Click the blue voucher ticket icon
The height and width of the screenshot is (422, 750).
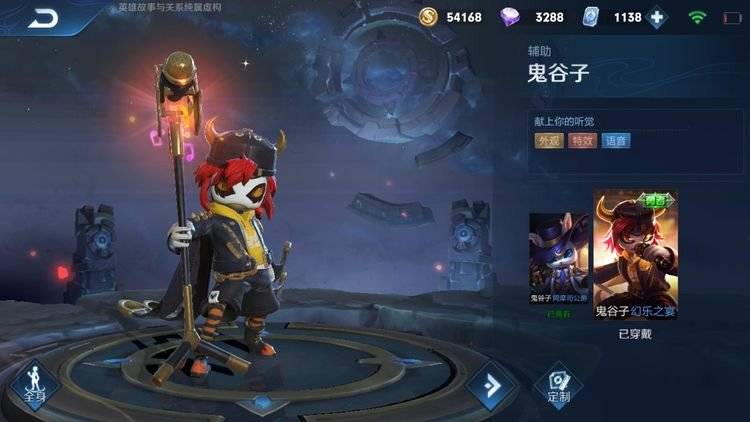click(595, 17)
